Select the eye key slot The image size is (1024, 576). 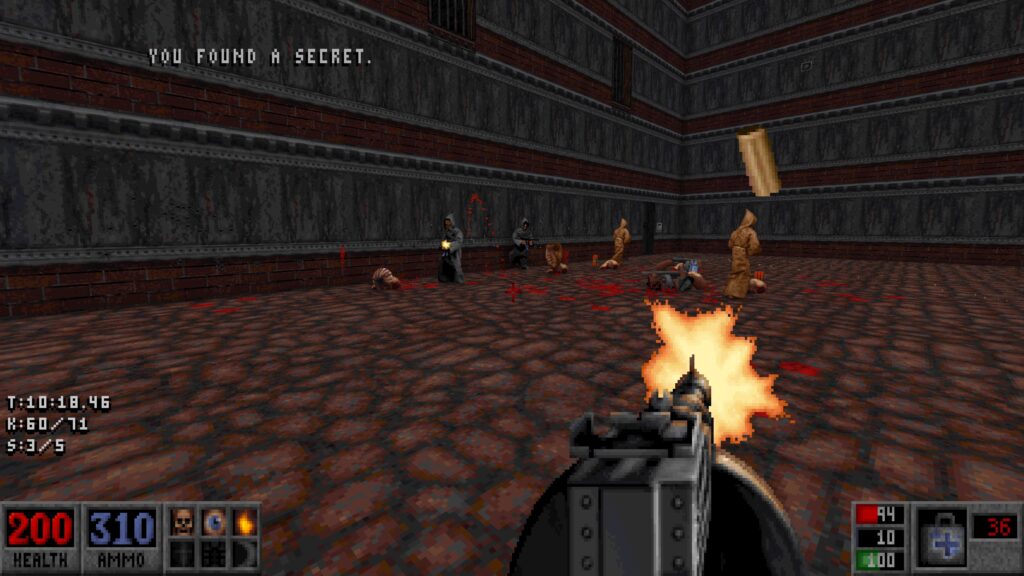(214, 522)
